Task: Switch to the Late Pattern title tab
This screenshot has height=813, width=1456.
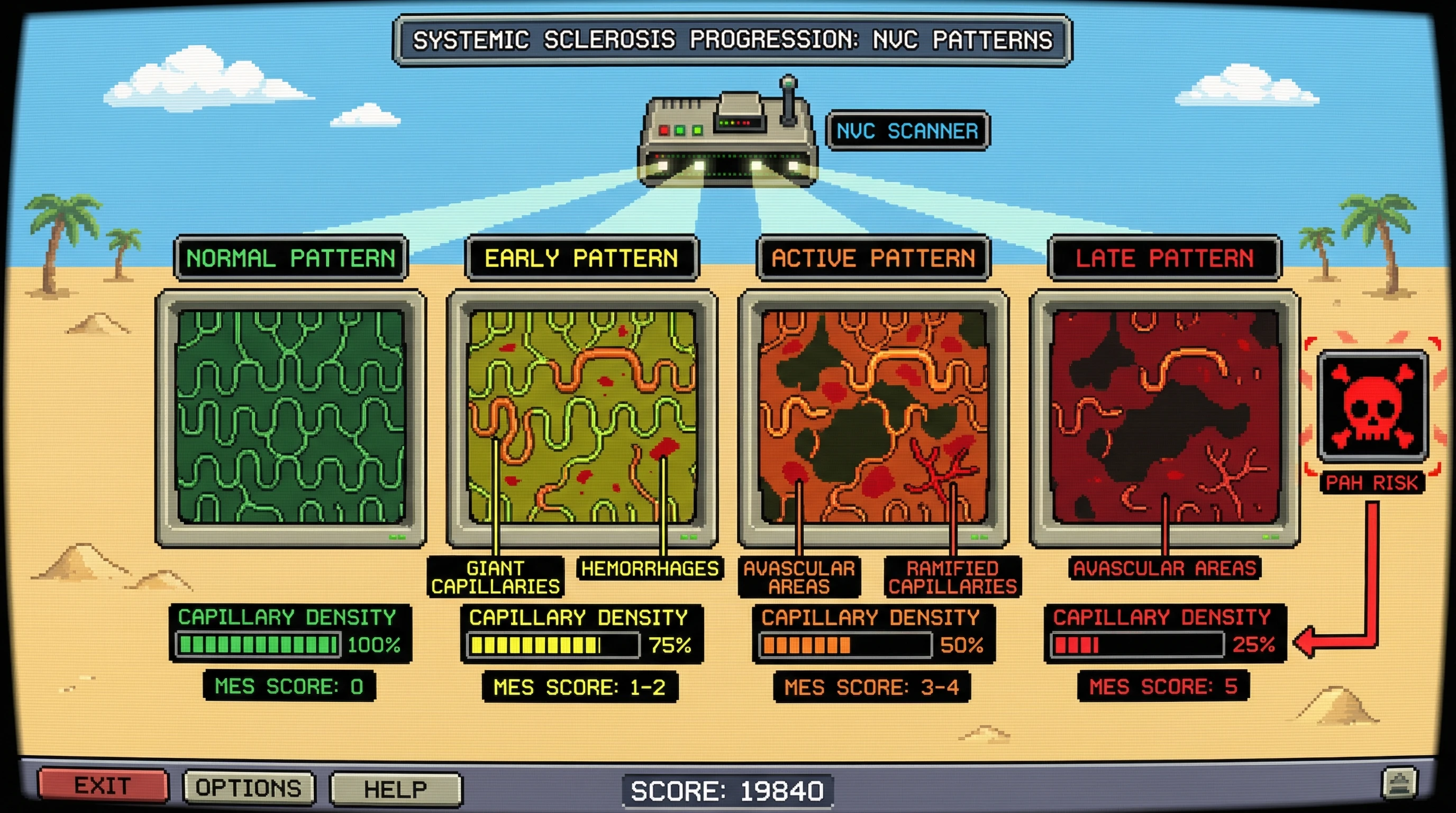Action: tap(1164, 258)
